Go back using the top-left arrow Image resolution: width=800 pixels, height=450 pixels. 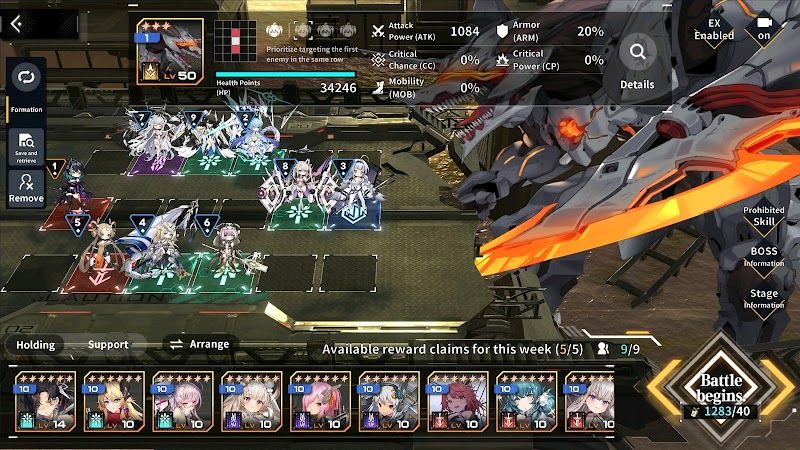click(x=16, y=24)
